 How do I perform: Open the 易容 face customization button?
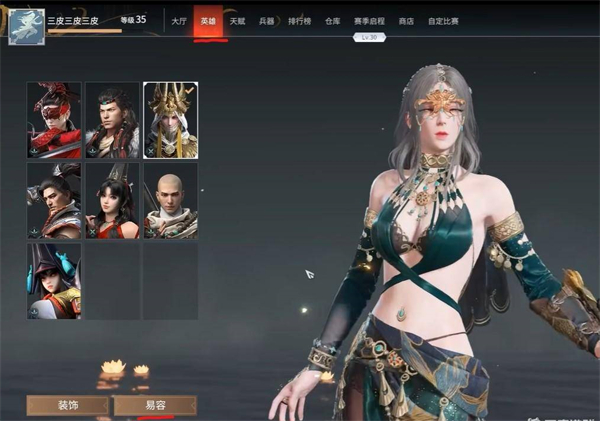(x=155, y=406)
